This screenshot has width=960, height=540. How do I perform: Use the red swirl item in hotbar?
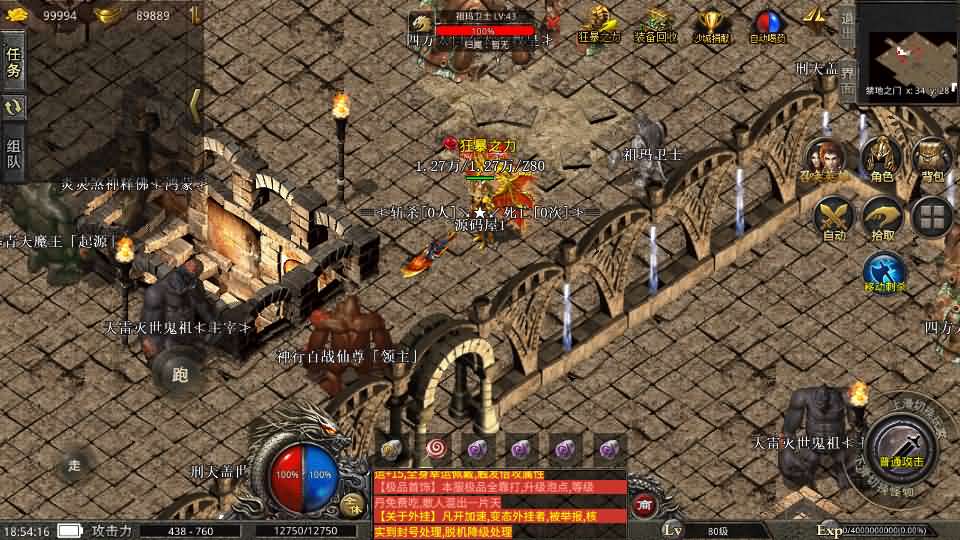click(434, 447)
